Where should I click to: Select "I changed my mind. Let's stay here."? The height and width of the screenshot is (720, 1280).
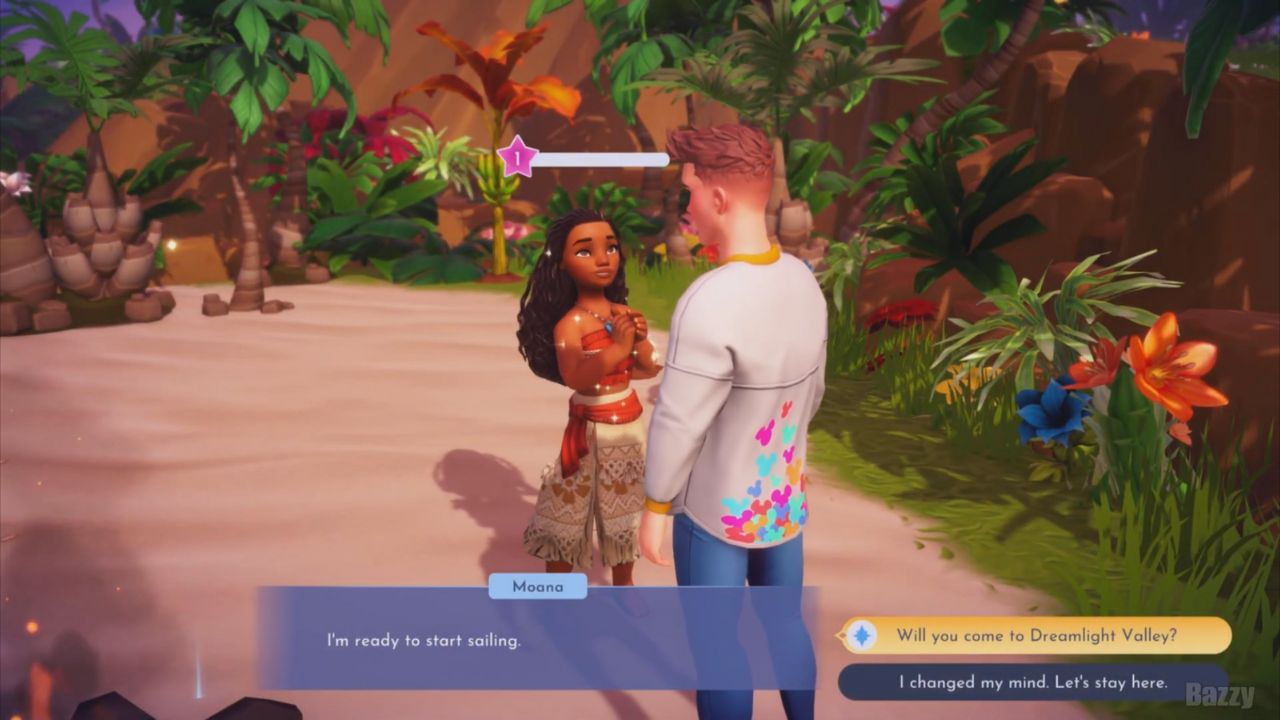pos(1032,682)
